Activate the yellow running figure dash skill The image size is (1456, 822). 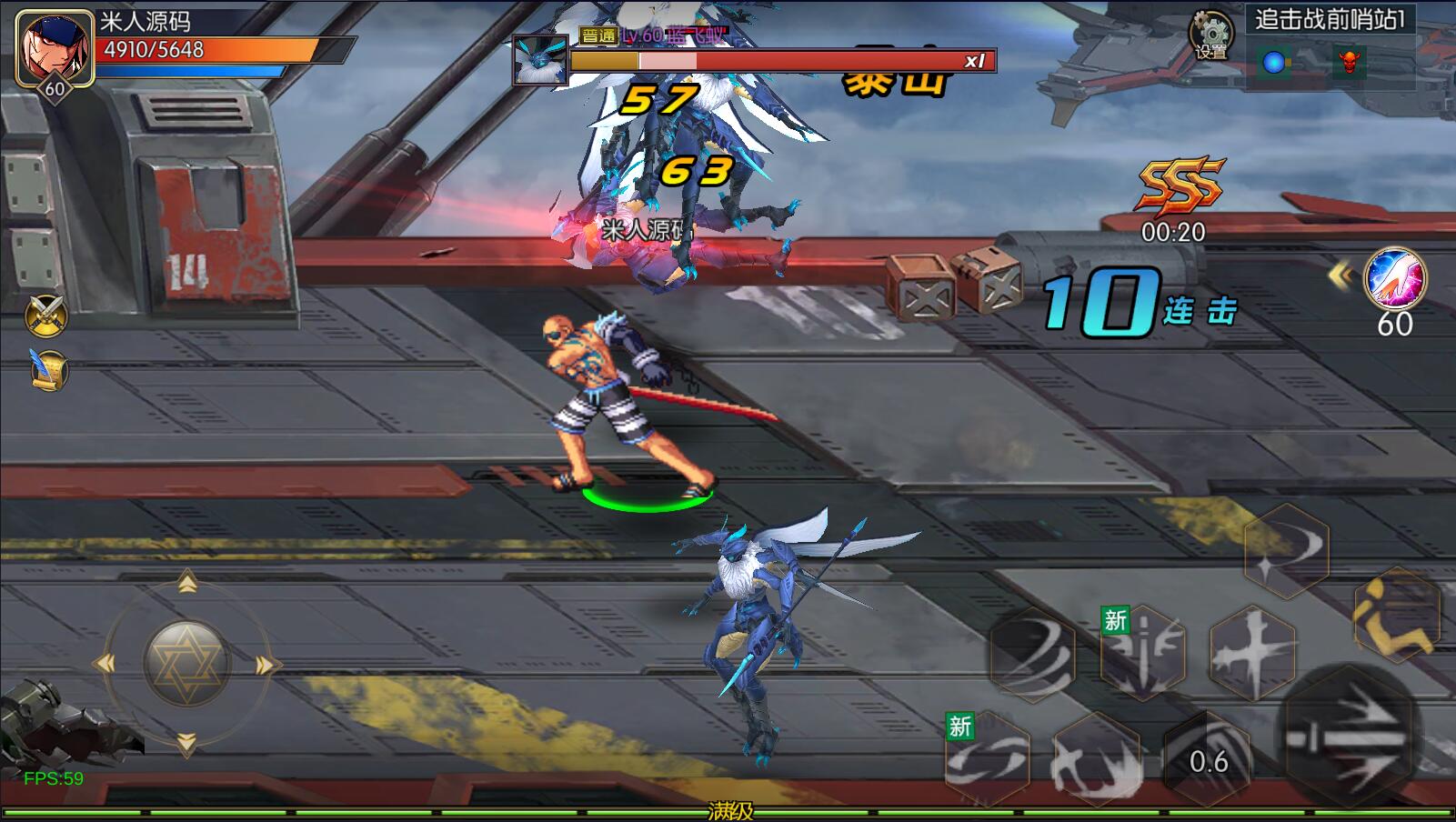[x=1396, y=614]
